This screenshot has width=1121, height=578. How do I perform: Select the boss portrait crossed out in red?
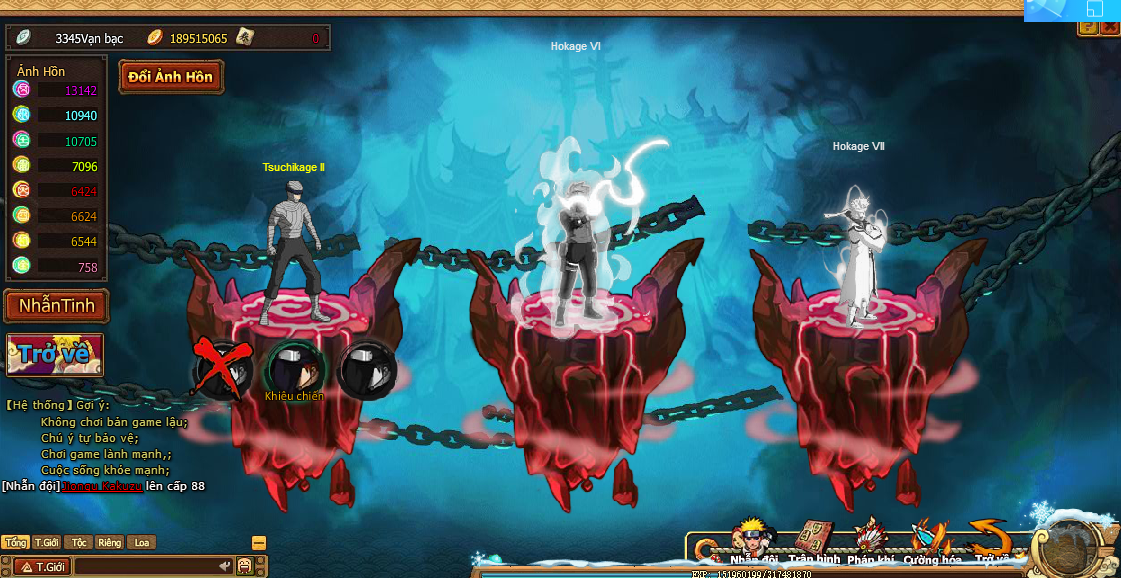point(224,367)
